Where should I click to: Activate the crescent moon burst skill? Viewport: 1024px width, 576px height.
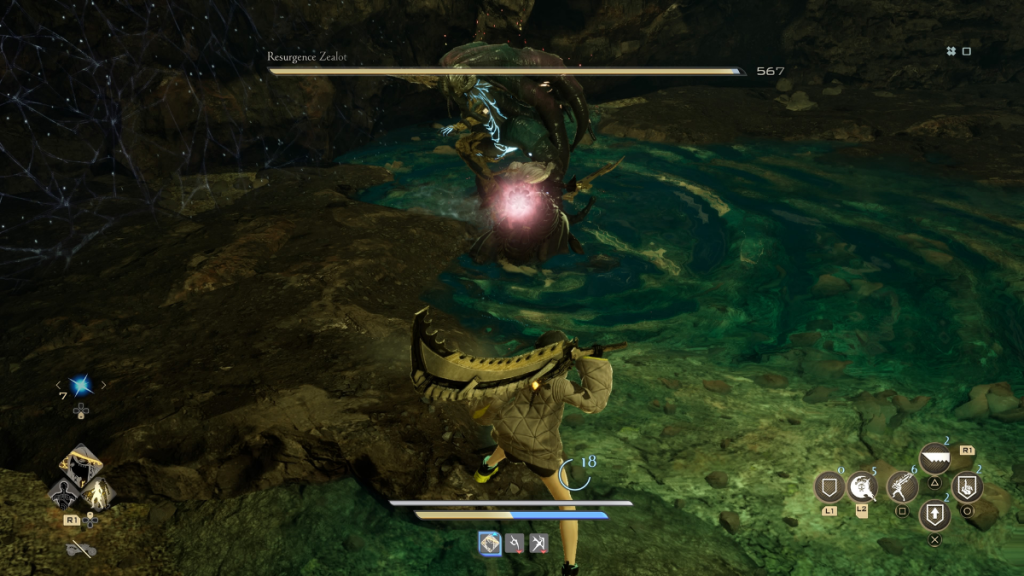862,488
